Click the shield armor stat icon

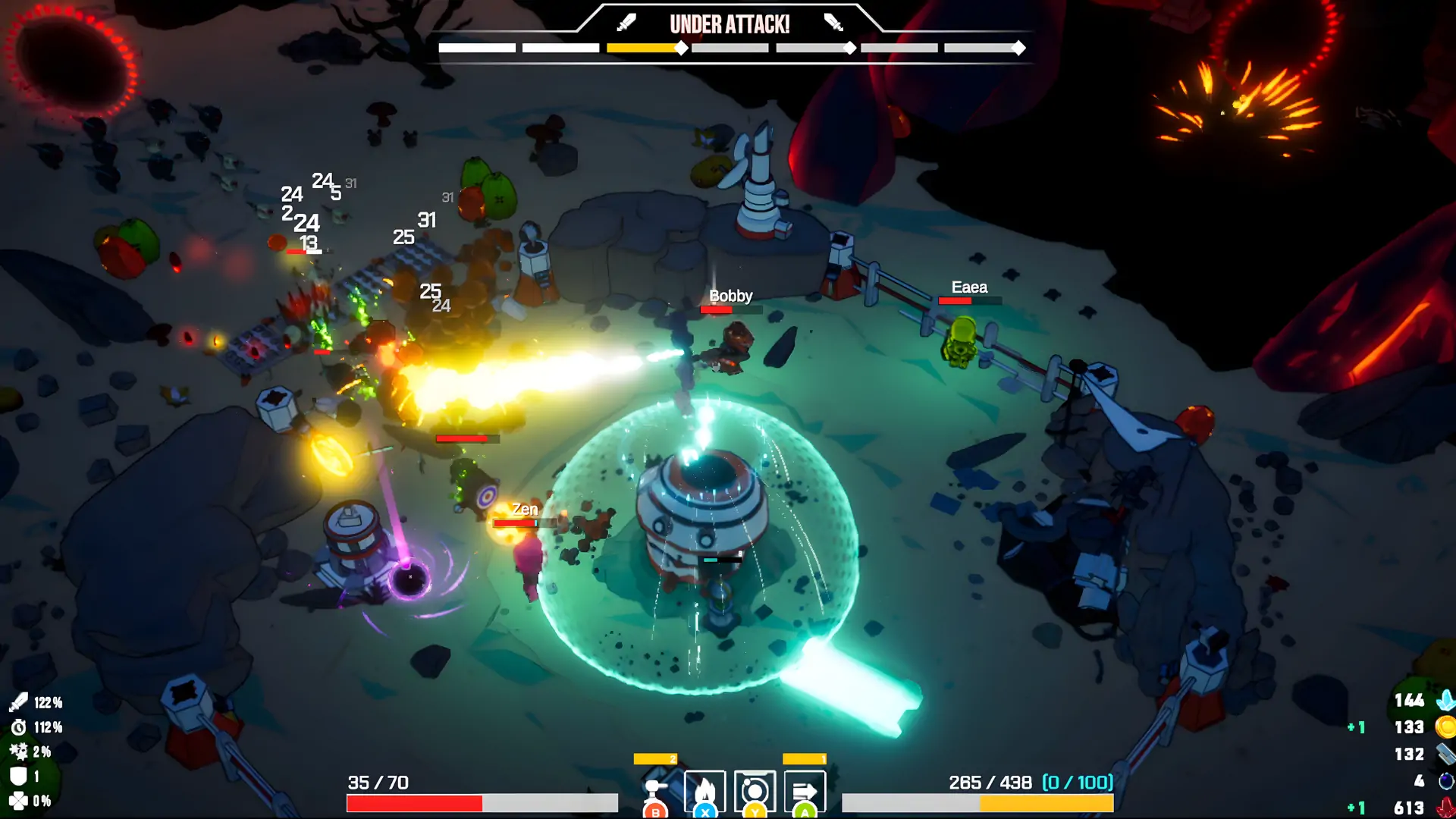pos(18,776)
